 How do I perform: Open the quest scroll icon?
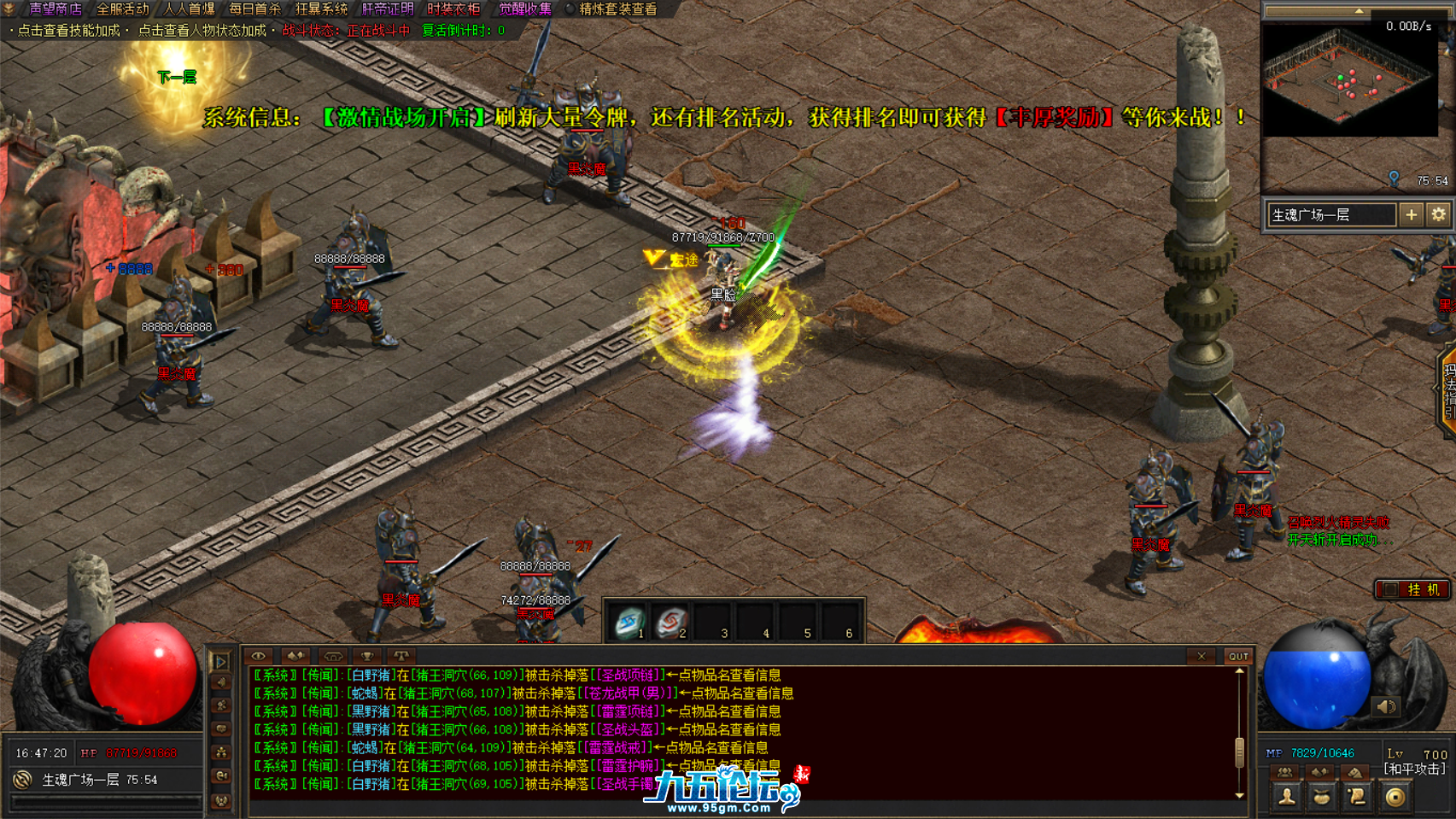[x=1357, y=799]
